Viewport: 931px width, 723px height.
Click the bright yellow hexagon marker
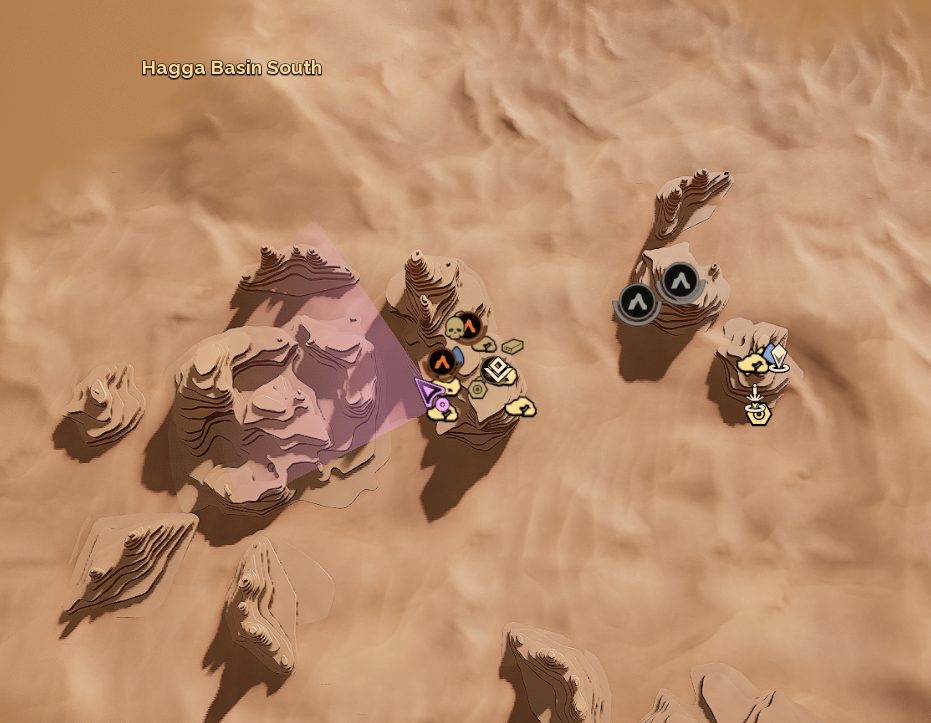[x=758, y=414]
